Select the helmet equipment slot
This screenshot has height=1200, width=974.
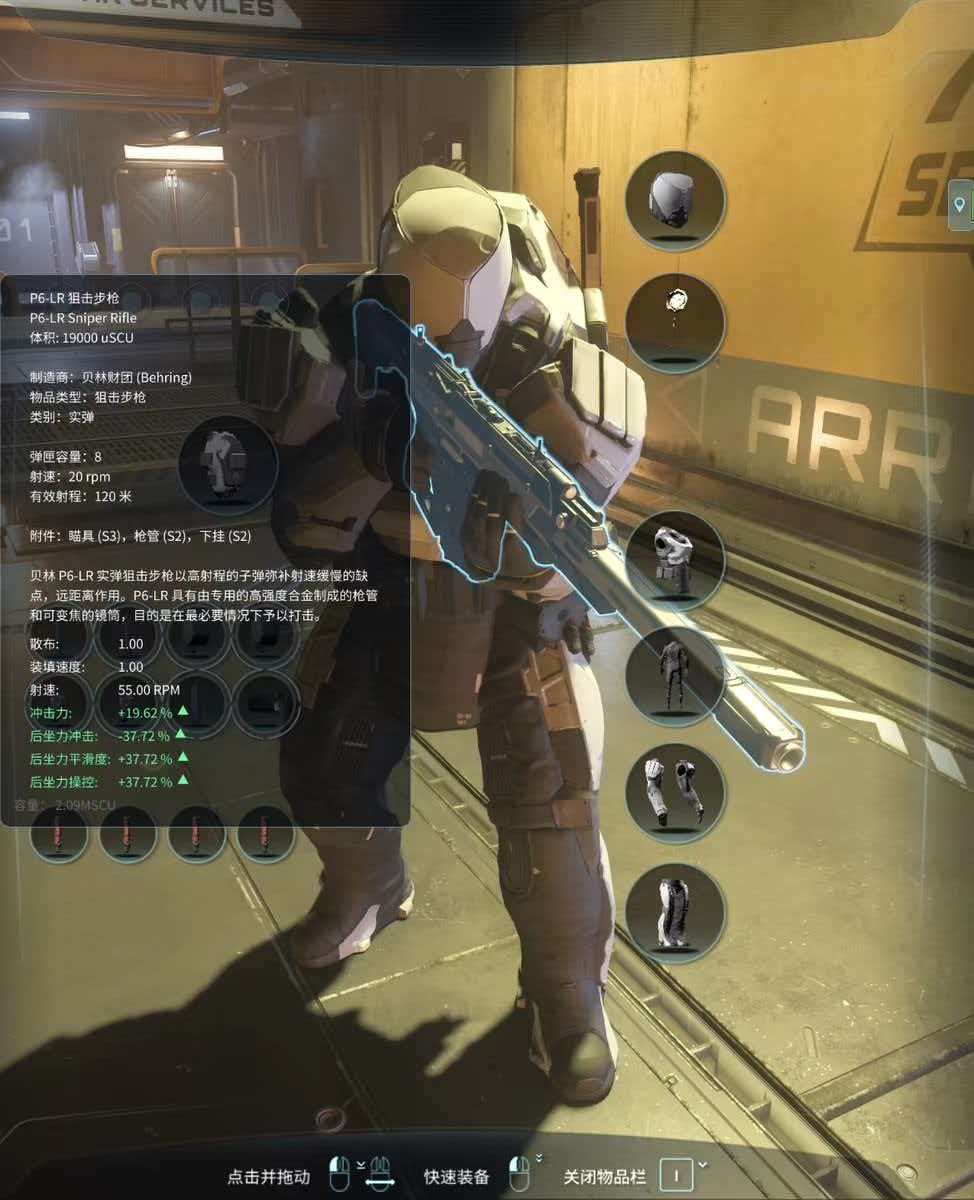[x=675, y=200]
